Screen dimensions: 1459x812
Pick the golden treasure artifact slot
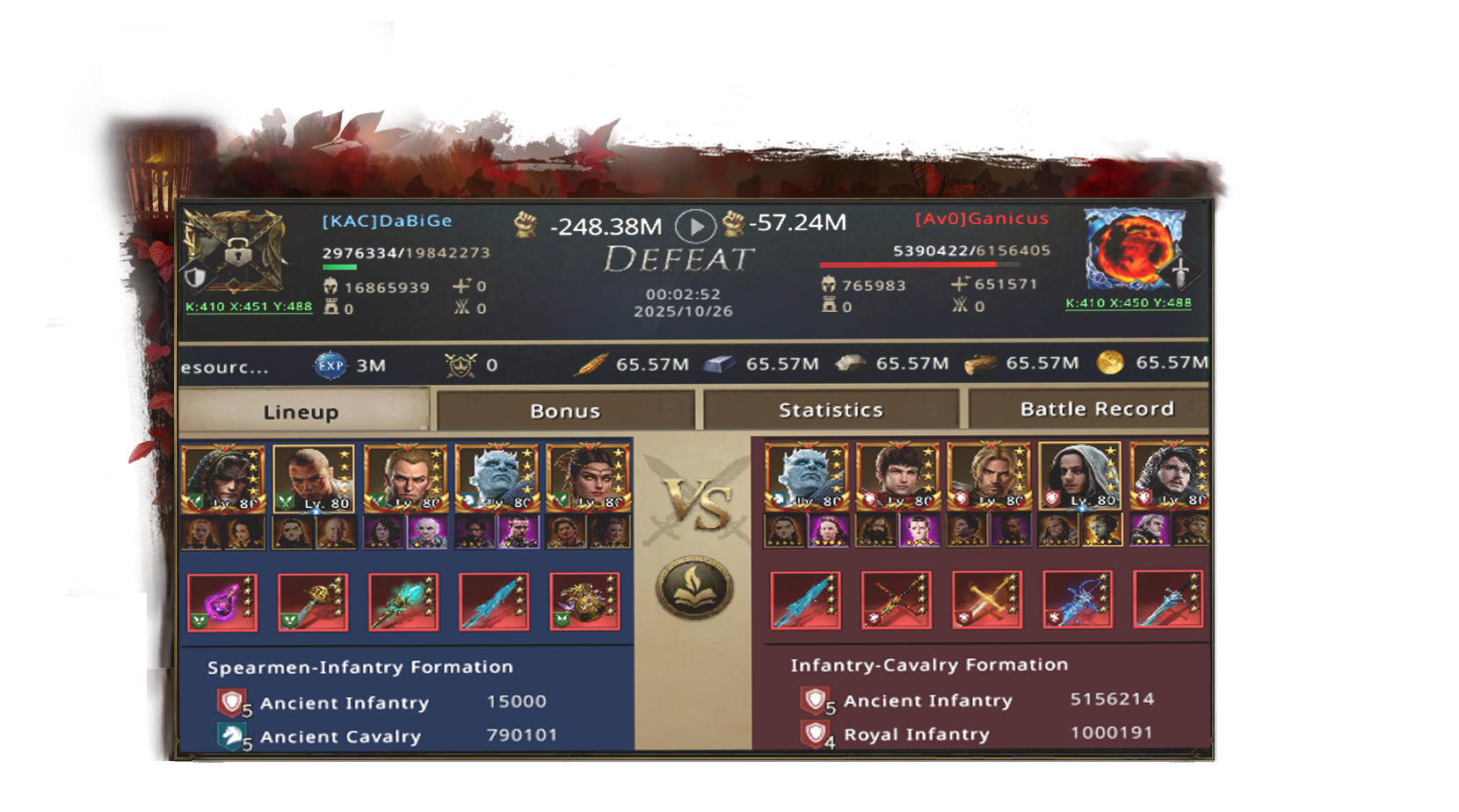click(x=584, y=603)
